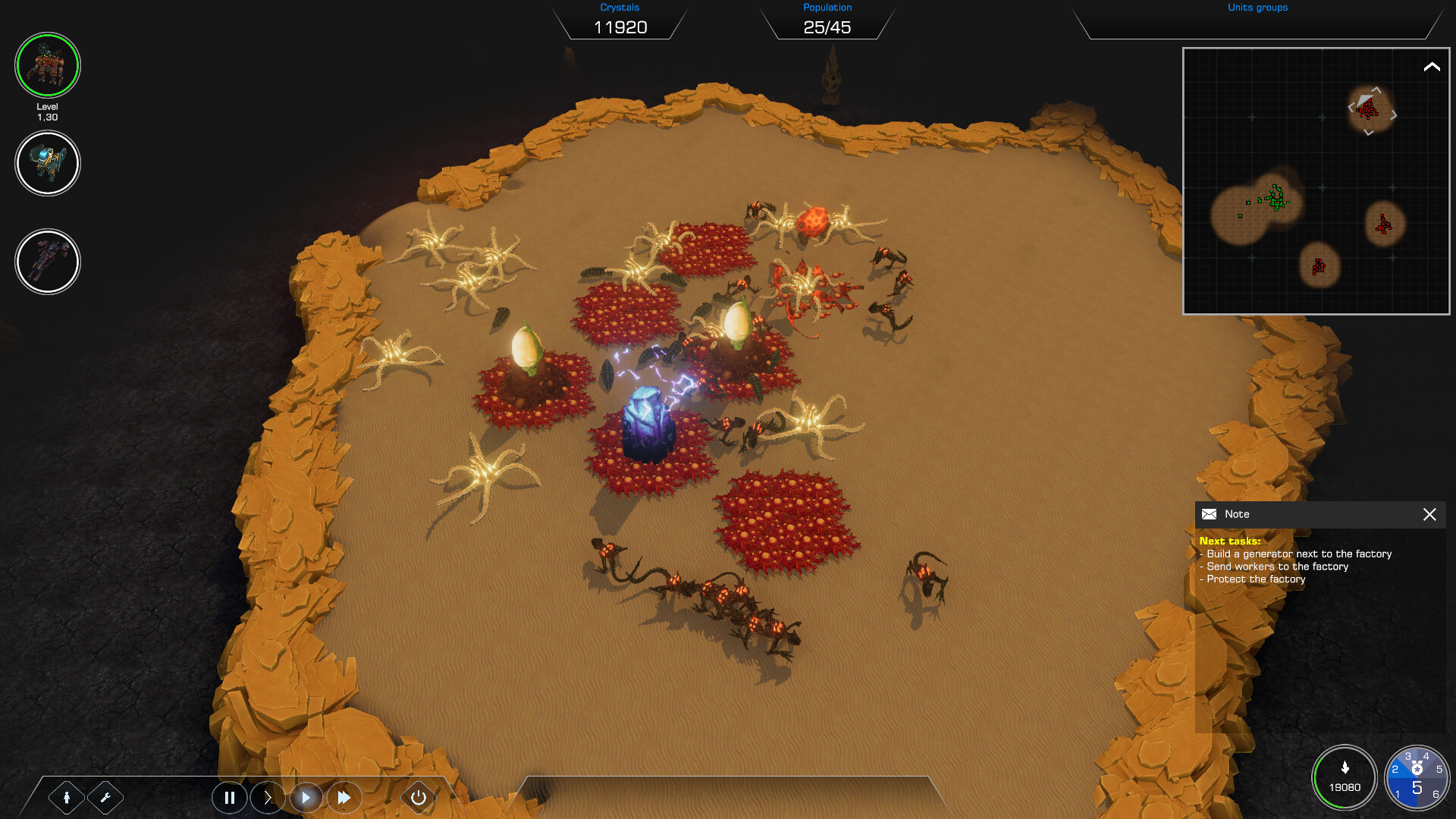Click the medal wave indicator dial

pyautogui.click(x=1417, y=777)
